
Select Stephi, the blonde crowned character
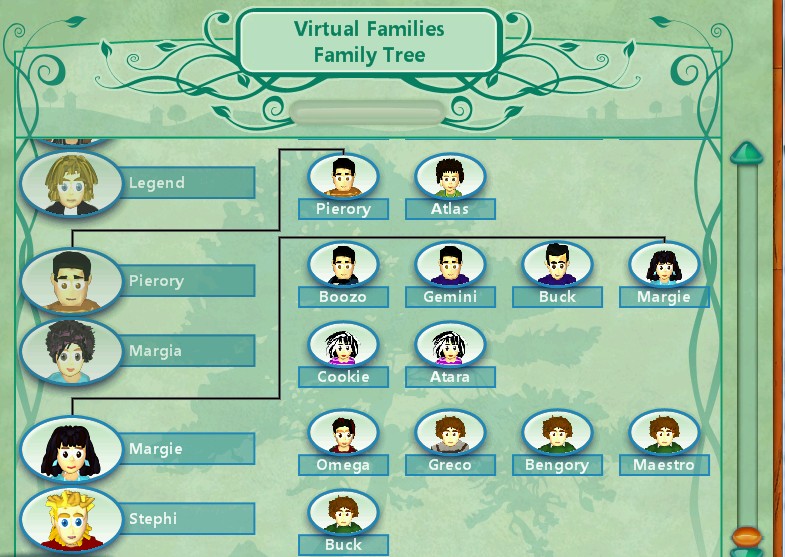point(70,519)
